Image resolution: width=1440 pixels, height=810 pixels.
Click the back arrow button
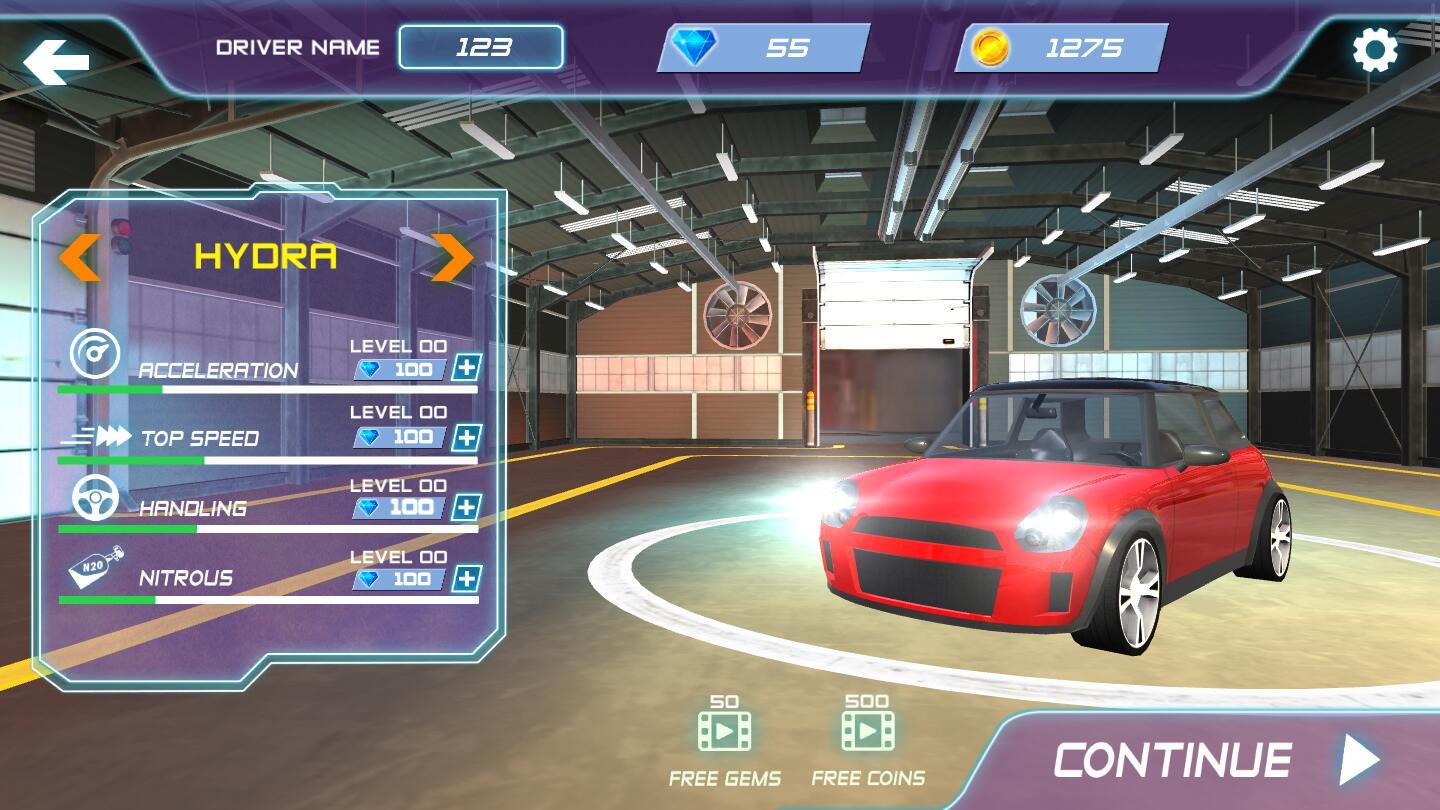tap(54, 57)
